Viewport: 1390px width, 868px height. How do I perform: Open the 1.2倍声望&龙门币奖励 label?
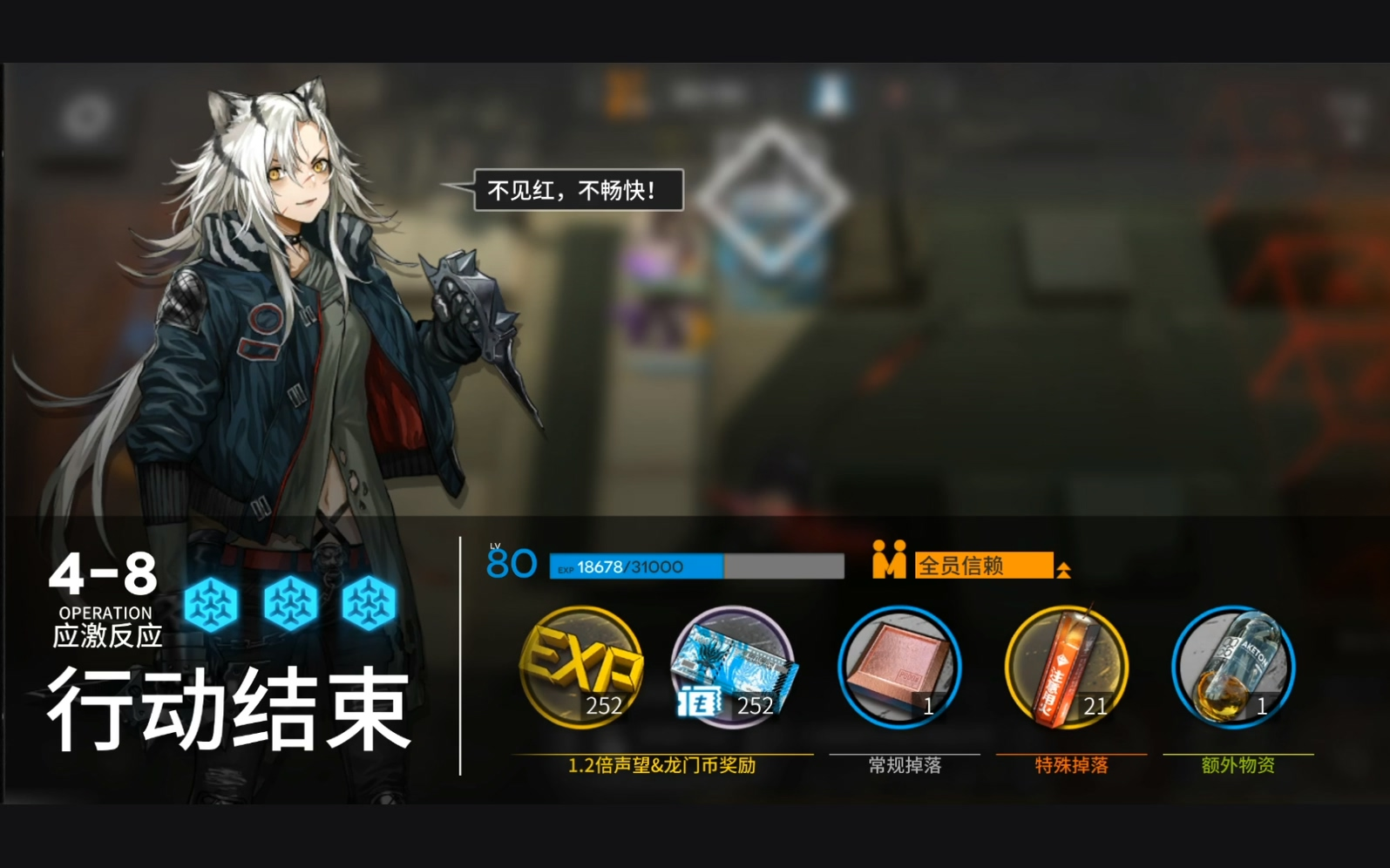pos(664,764)
